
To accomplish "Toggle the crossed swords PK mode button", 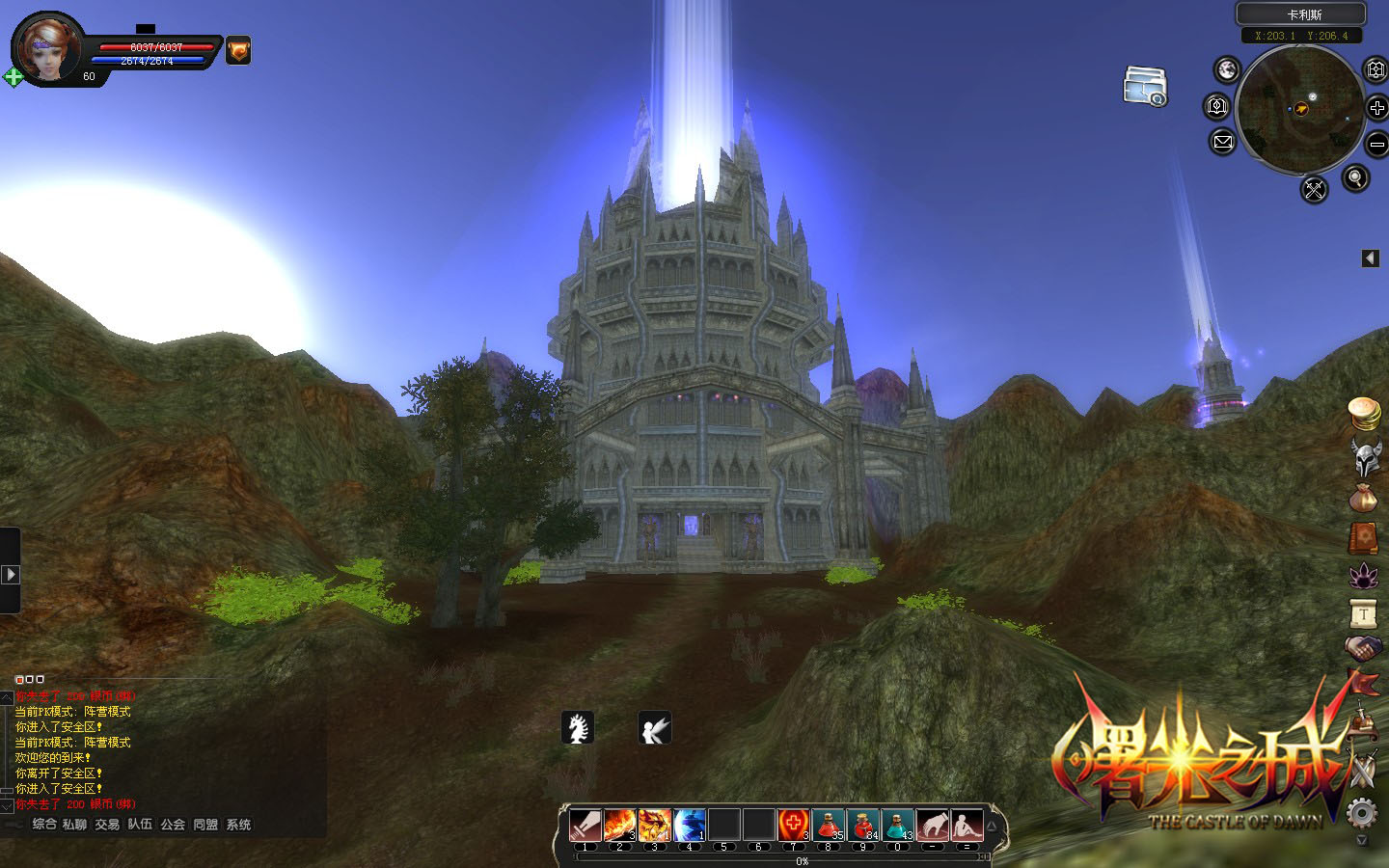I will coord(1314,189).
